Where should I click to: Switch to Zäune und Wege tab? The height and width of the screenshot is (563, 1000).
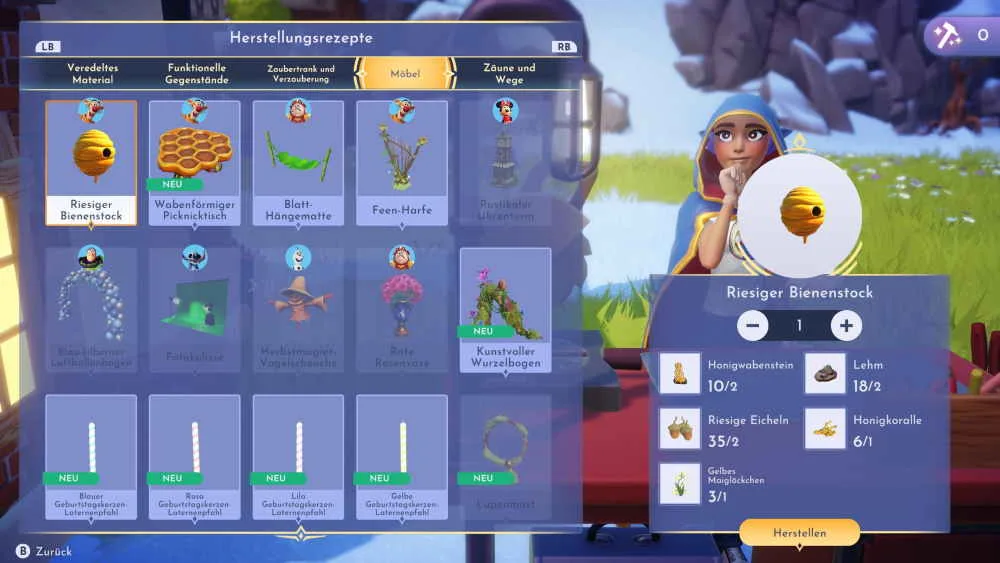509,73
